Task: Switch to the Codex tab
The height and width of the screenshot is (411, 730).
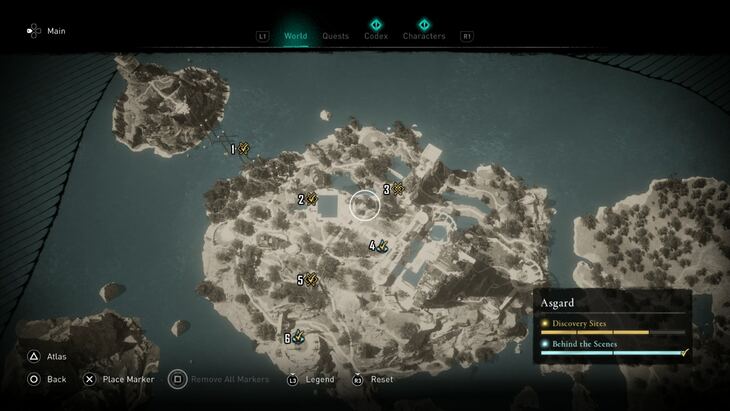Action: coord(376,36)
